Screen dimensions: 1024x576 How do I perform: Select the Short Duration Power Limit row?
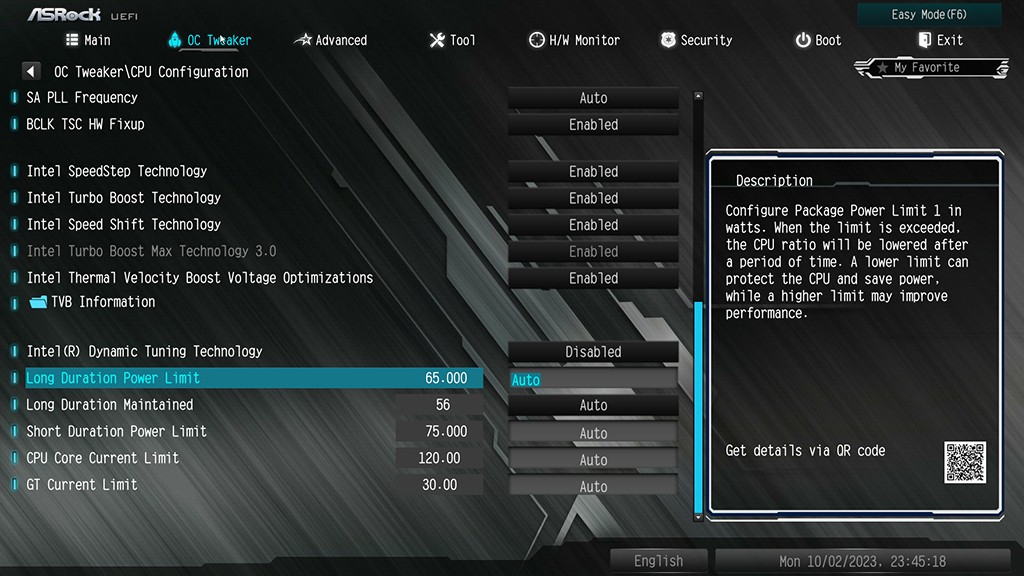pos(117,431)
